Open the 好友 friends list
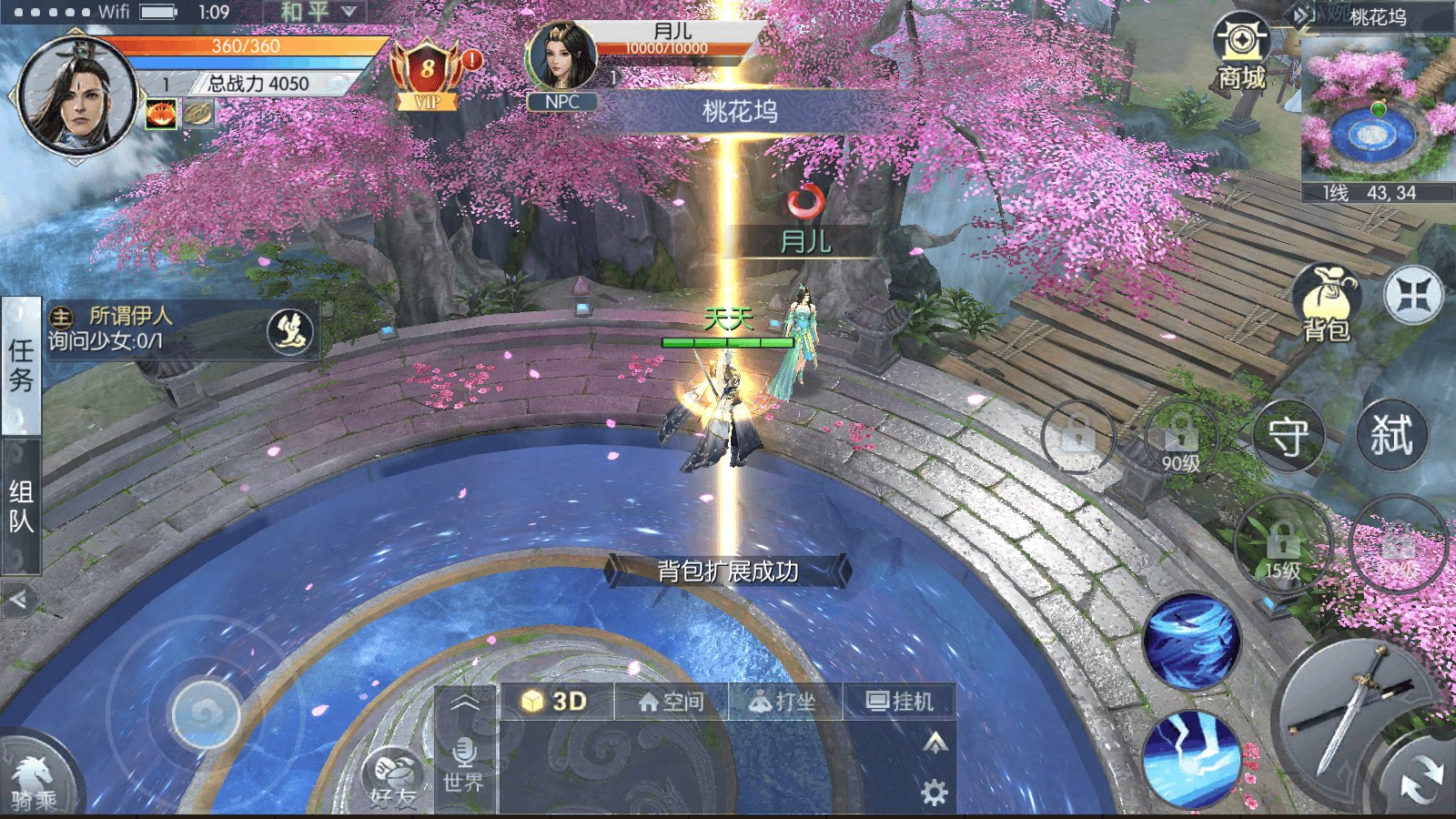 point(394,780)
